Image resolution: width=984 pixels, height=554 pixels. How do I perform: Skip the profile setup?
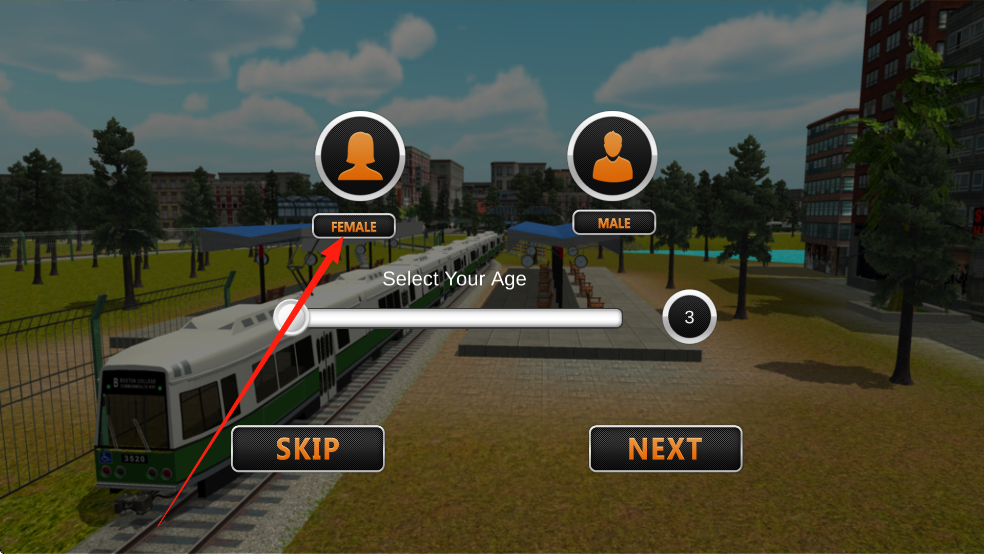pyautogui.click(x=308, y=449)
